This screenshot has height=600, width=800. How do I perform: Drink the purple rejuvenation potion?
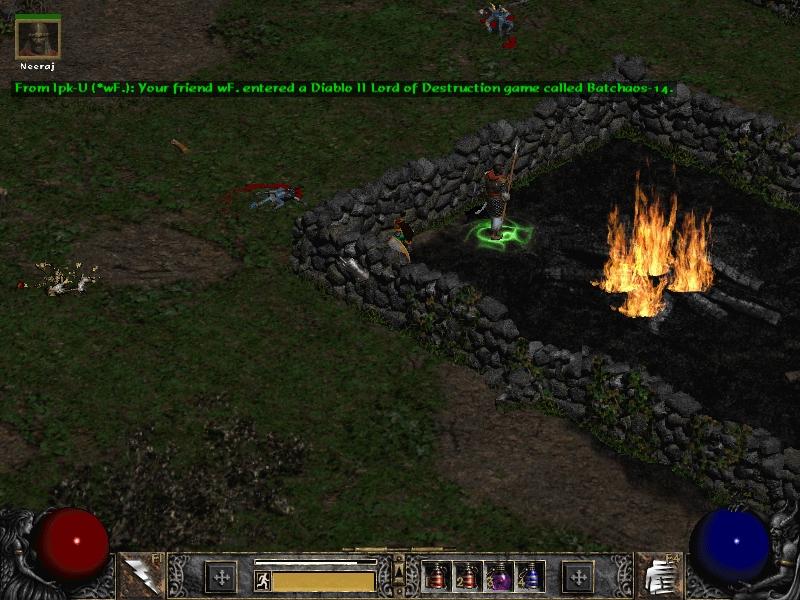click(x=498, y=576)
